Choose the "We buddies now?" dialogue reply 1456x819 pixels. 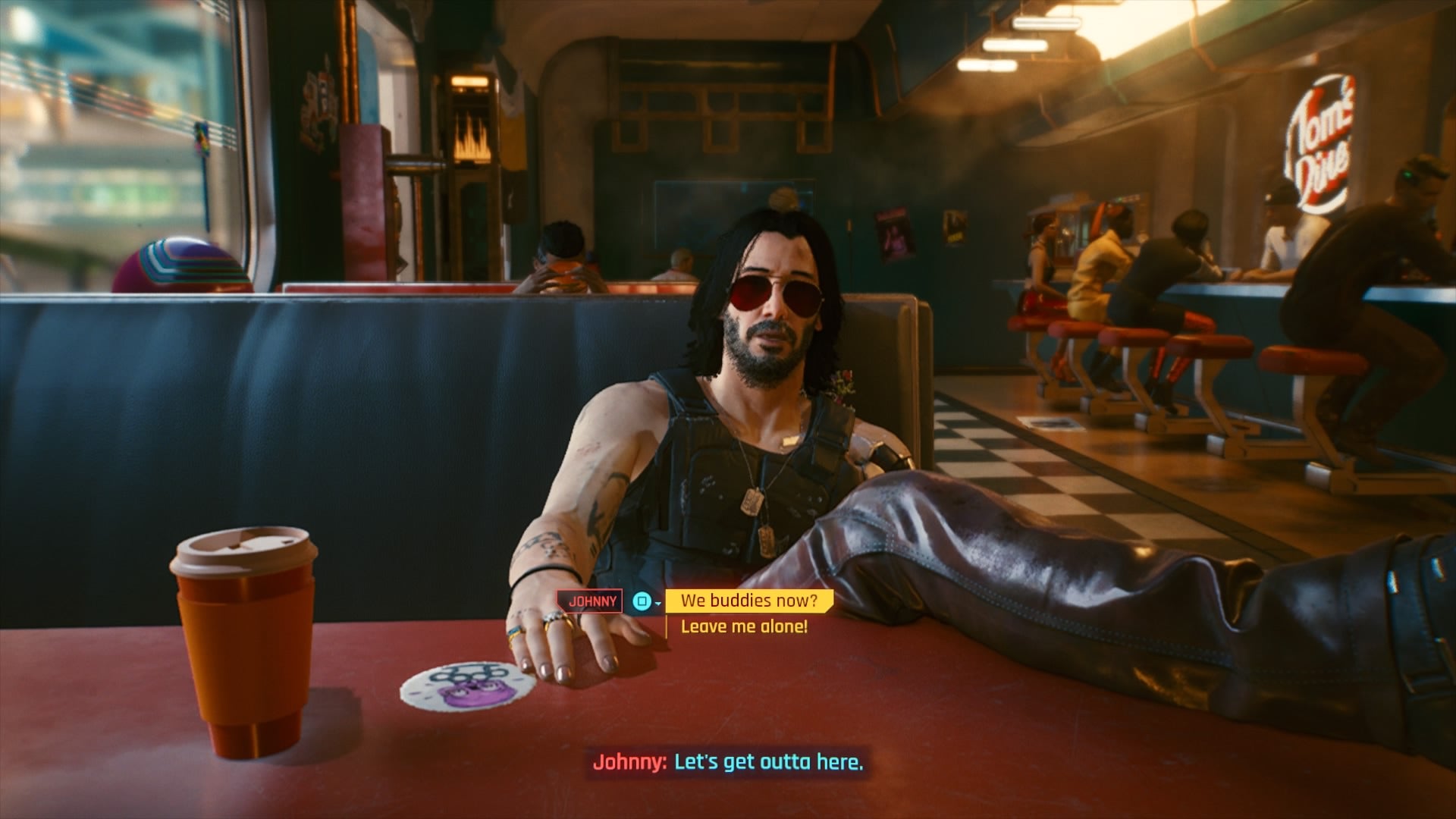tap(748, 601)
